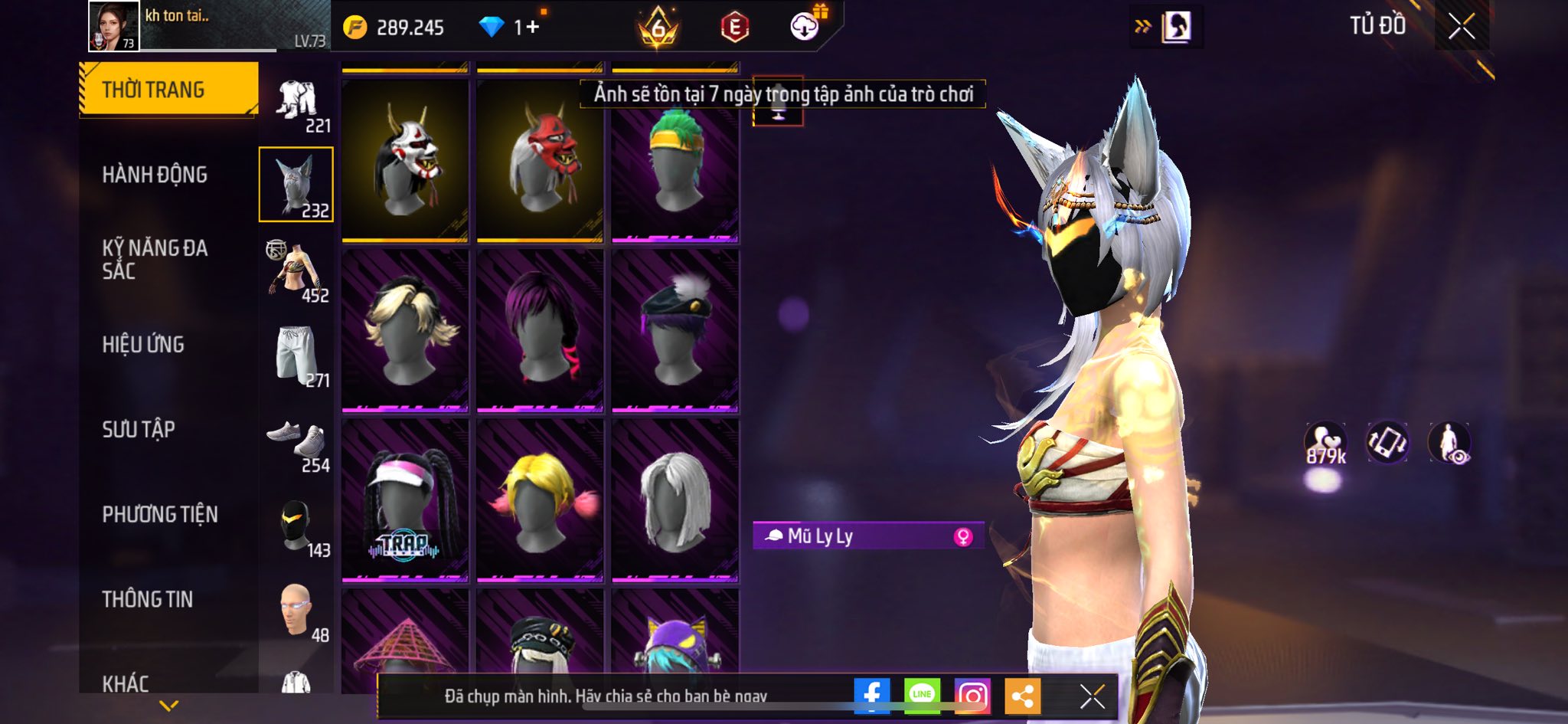Select the yellow hair with pink pigtails
Image resolution: width=1568 pixels, height=724 pixels.
coord(540,500)
